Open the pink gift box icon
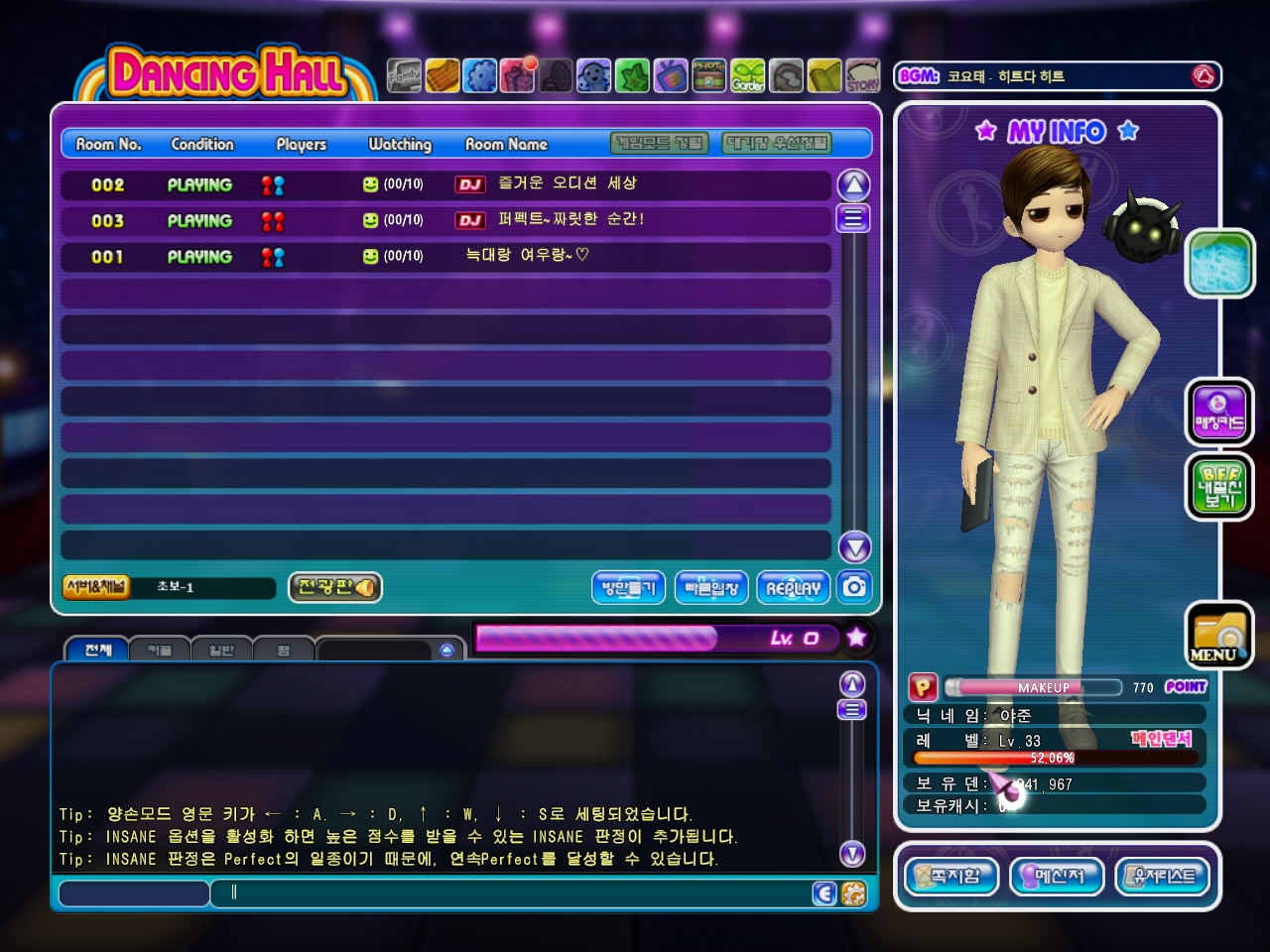Screen dimensions: 1270x952 click(x=517, y=76)
